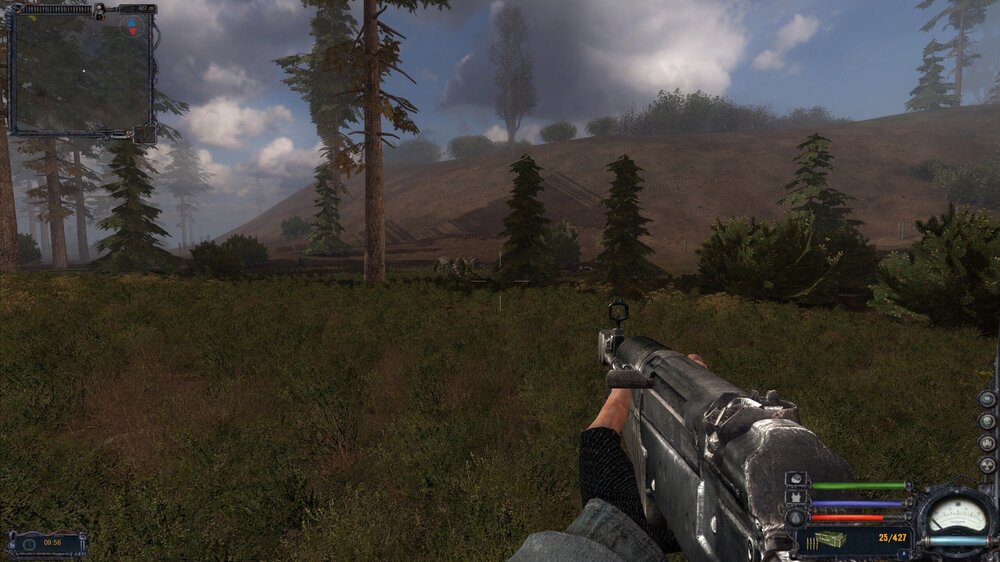Select the ammo crate icon
This screenshot has width=1000, height=562.
pos(830,540)
